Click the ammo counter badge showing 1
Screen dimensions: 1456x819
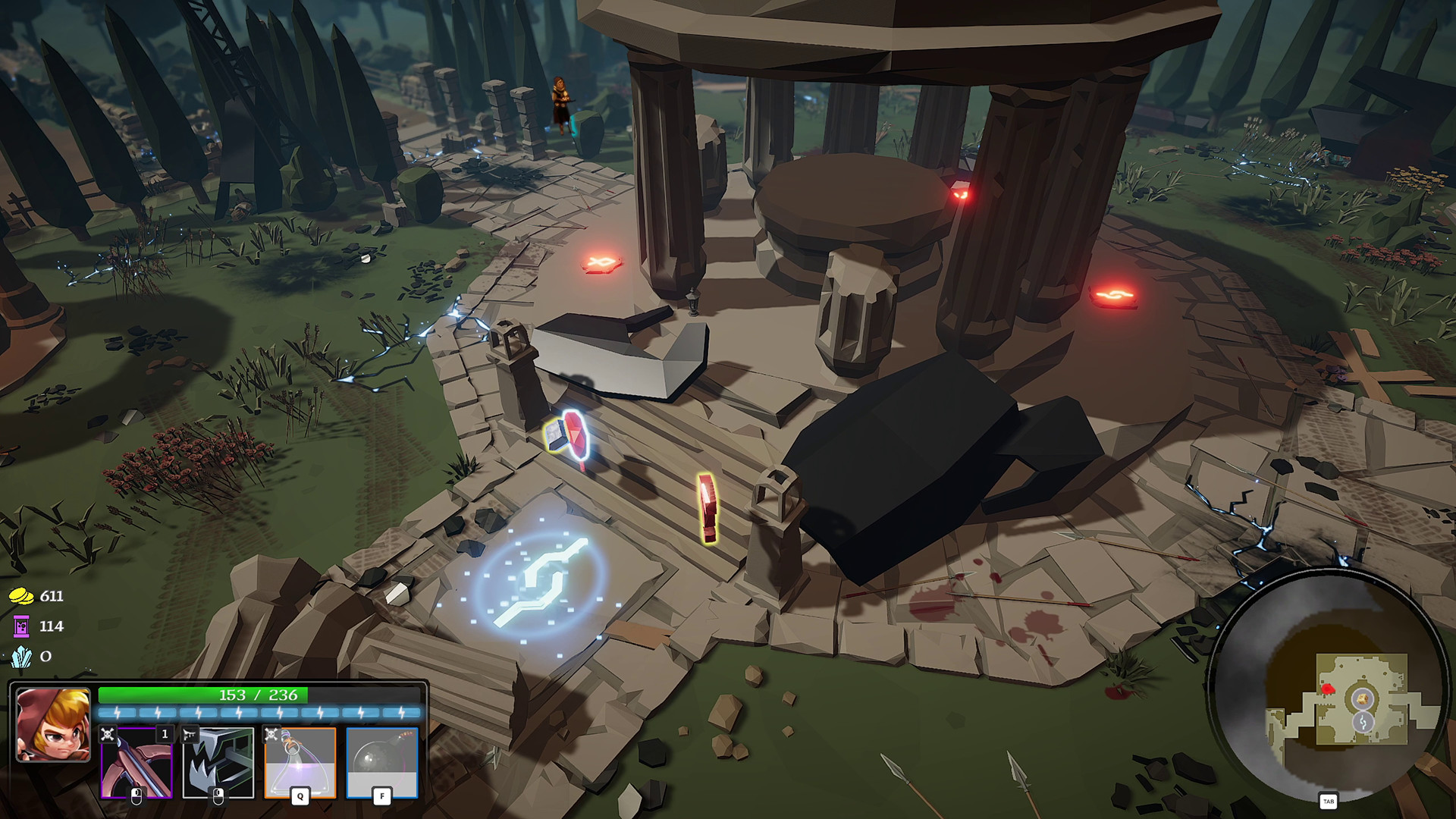(165, 734)
